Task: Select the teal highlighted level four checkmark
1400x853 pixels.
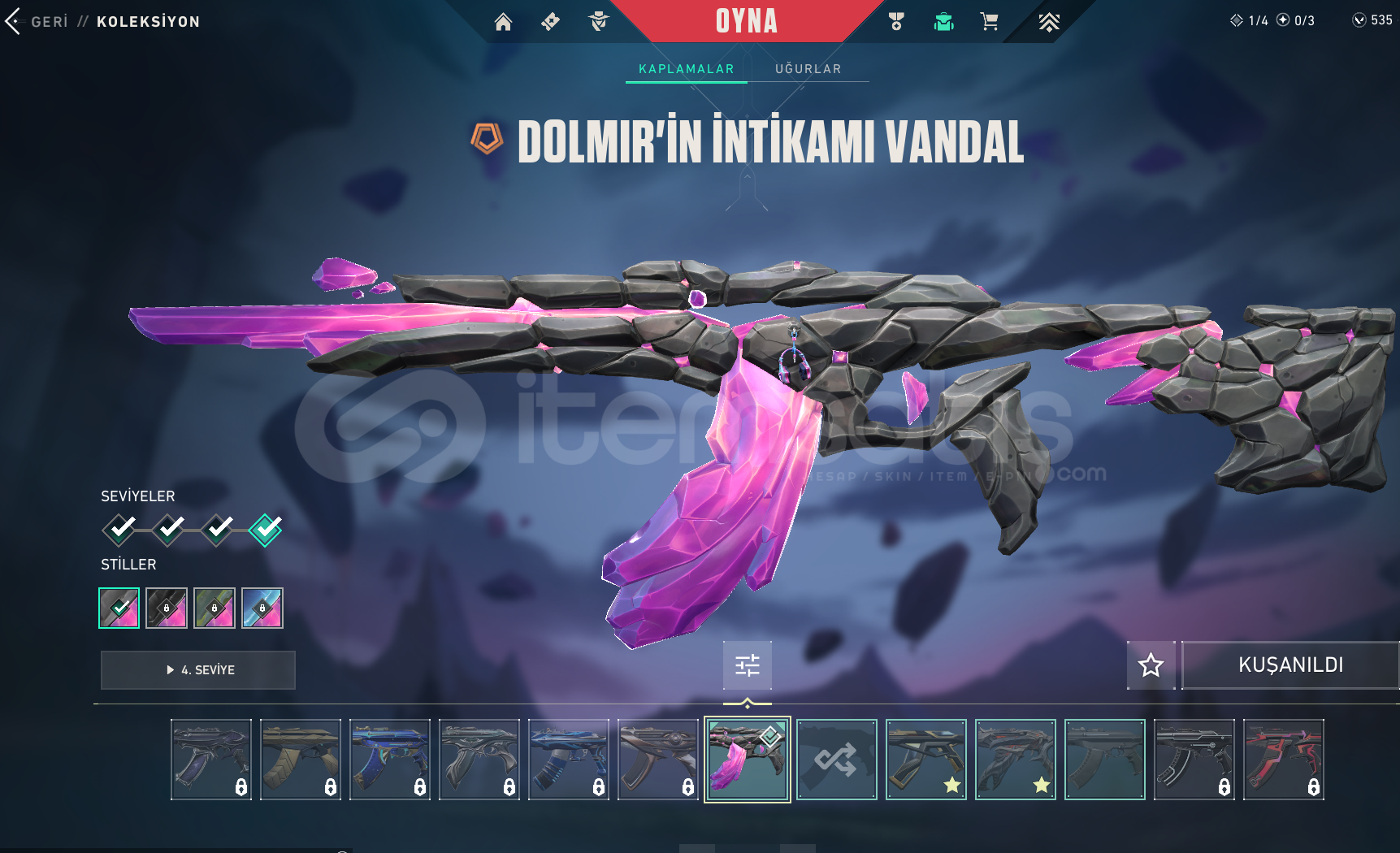Action: point(266,530)
